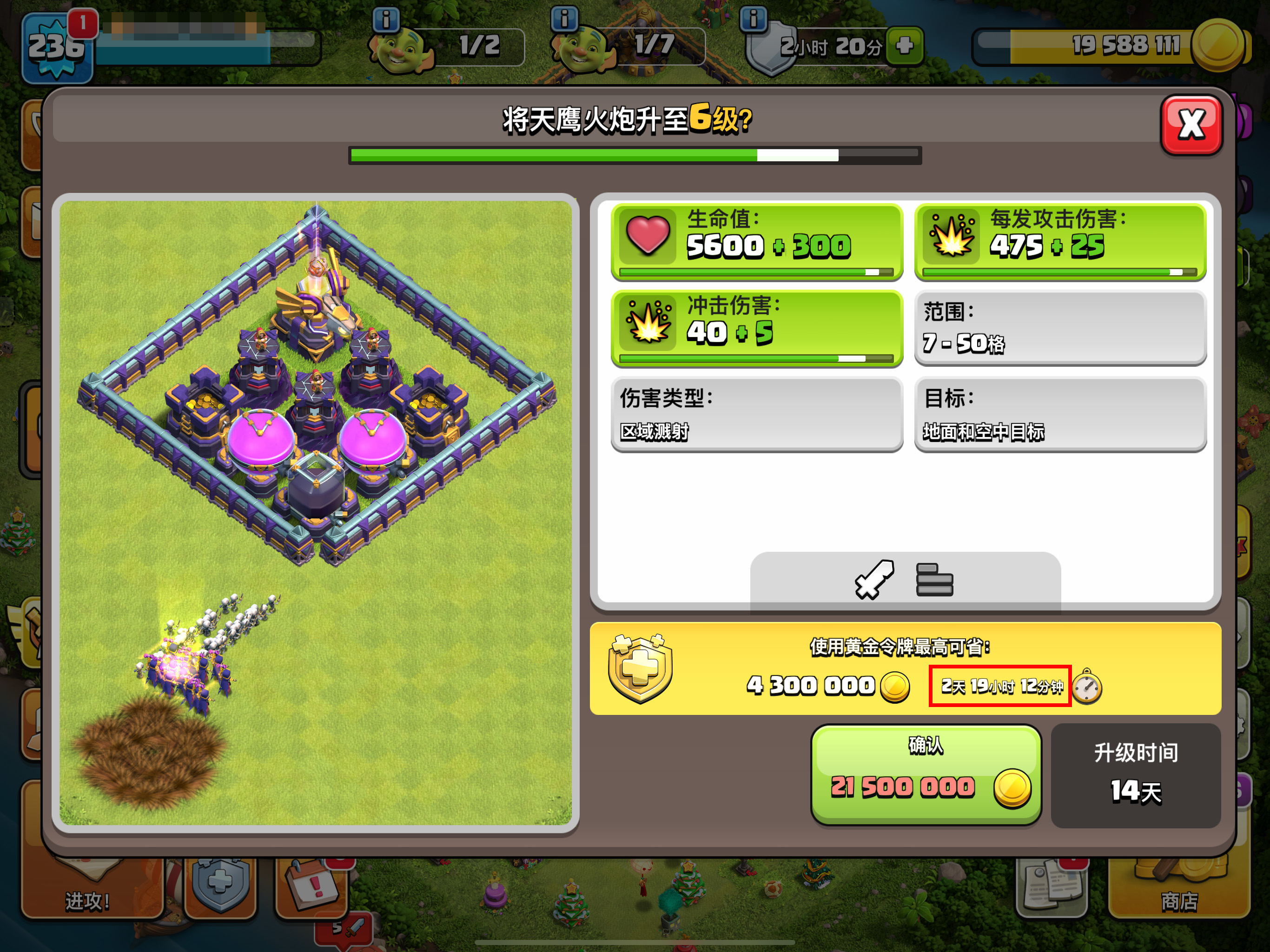Select the 生命值 hitpoints stat panel
Image resolution: width=1270 pixels, height=952 pixels.
coord(757,242)
